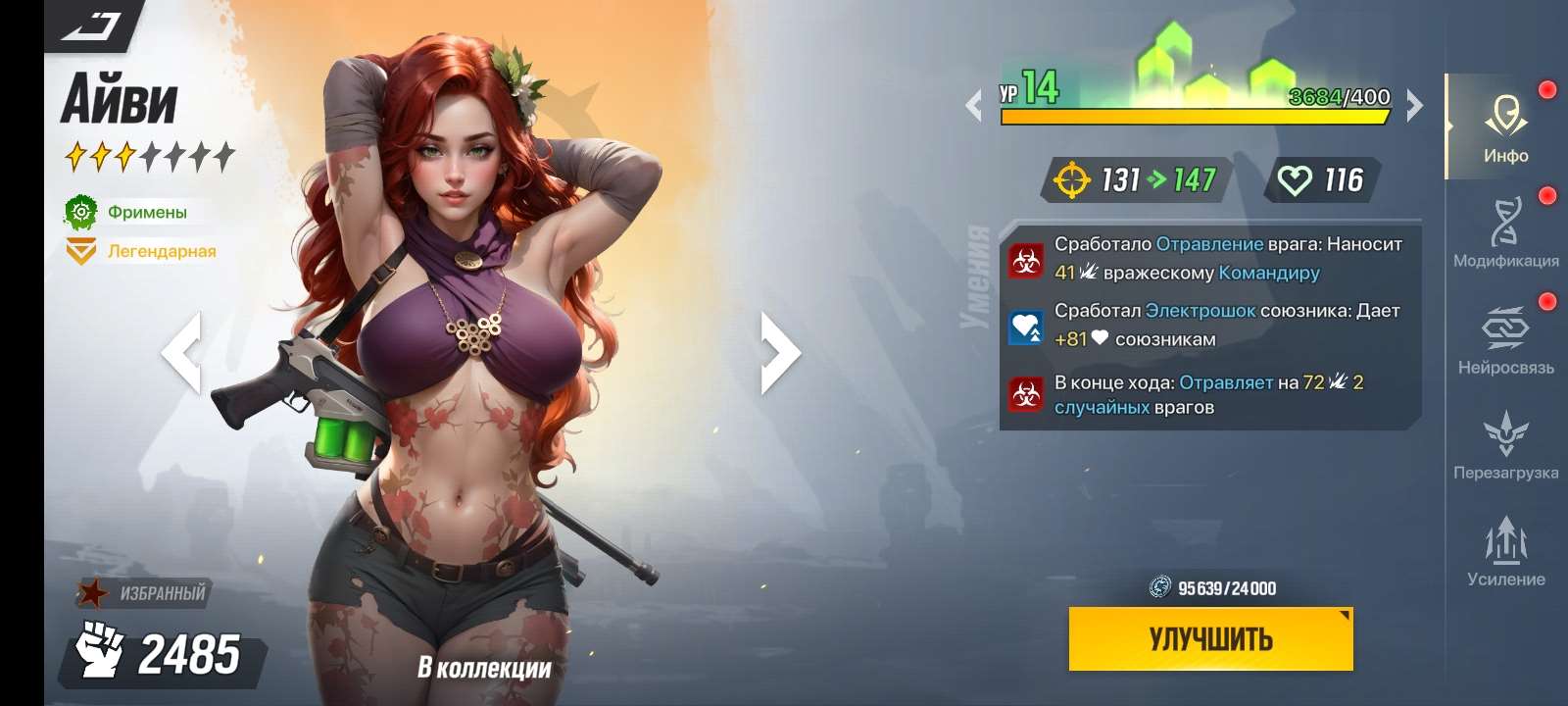Tap the Фримены faction icon

81,210
